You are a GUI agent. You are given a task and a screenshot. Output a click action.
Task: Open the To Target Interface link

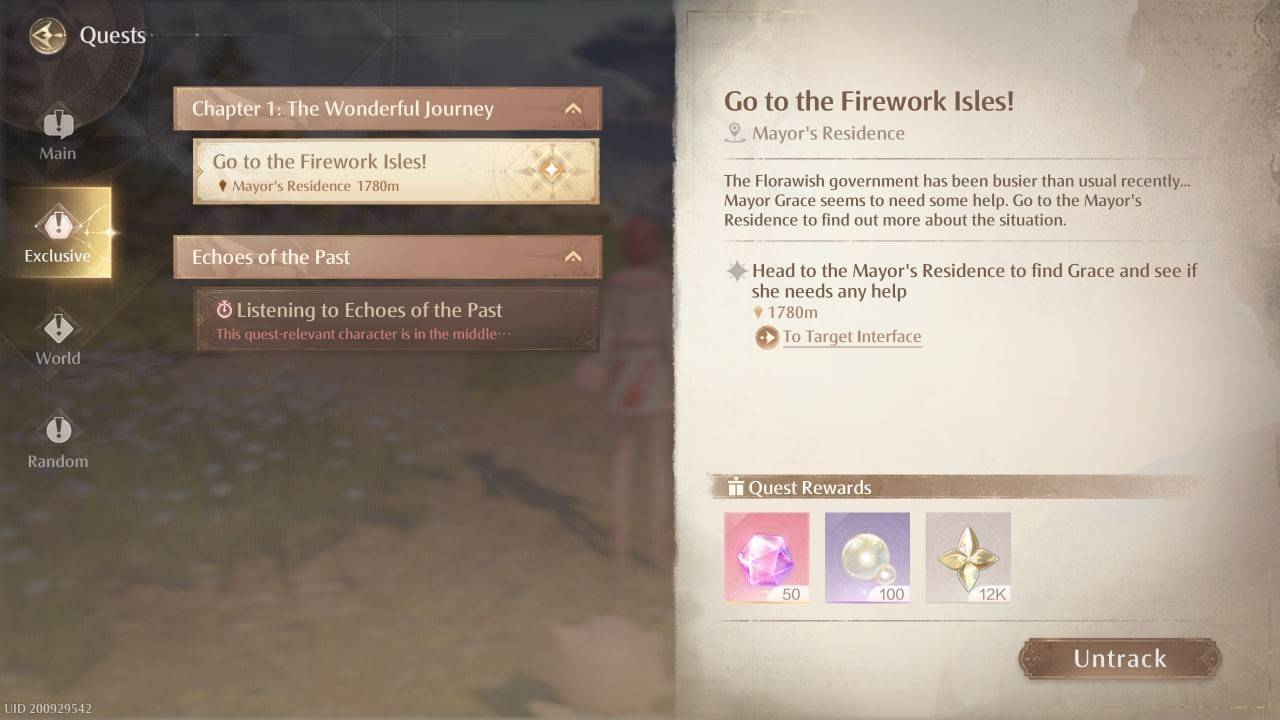point(851,337)
